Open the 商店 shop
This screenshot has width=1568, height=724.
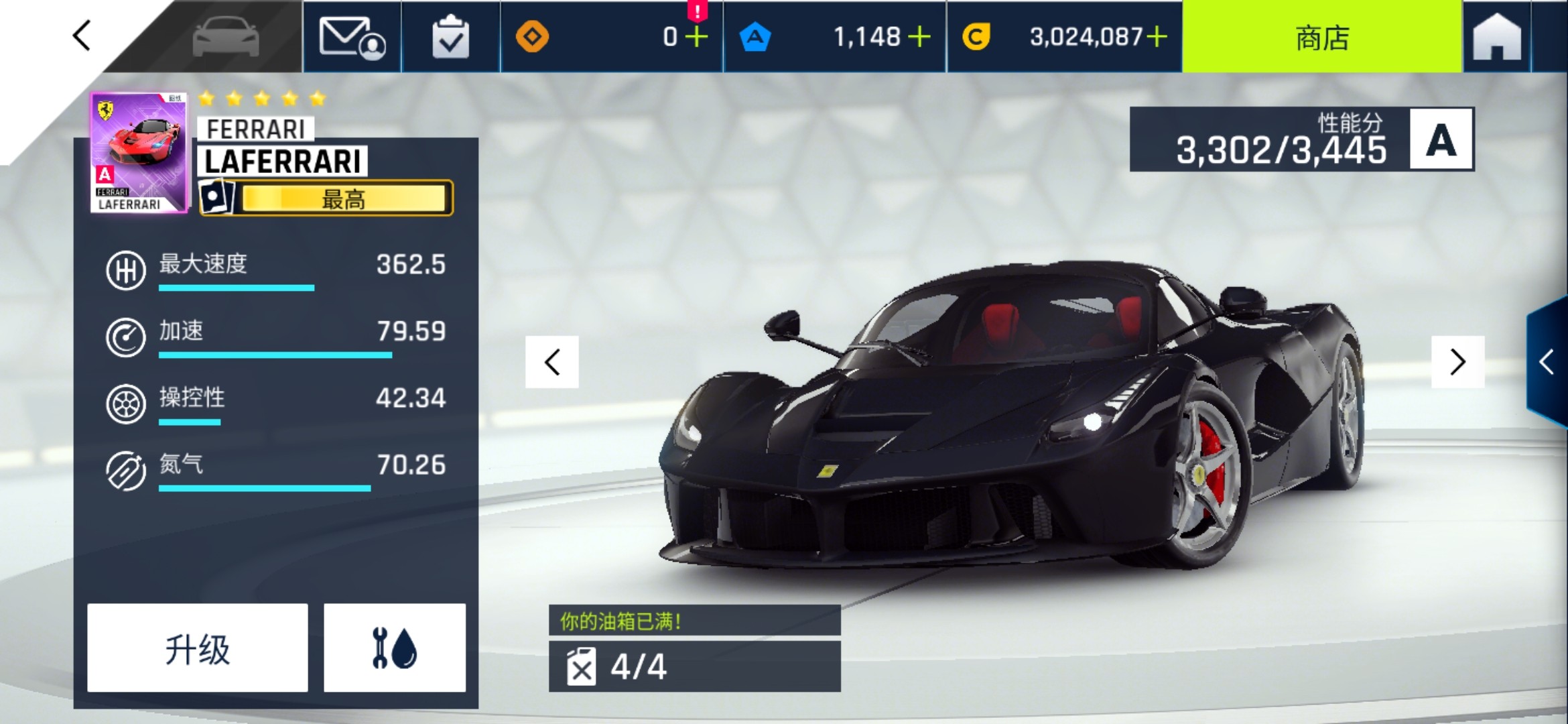(x=1321, y=37)
